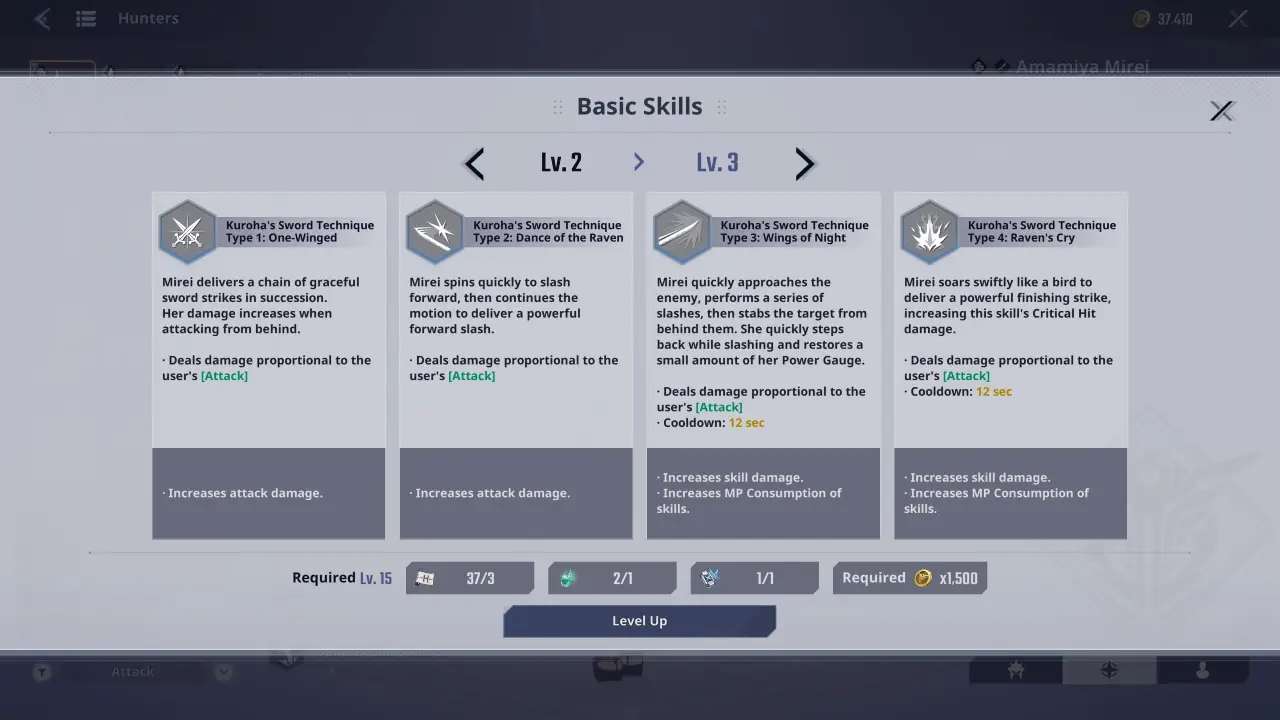This screenshot has width=1280, height=720.
Task: Click the Required x1,500 gold cost button
Action: [x=909, y=577]
